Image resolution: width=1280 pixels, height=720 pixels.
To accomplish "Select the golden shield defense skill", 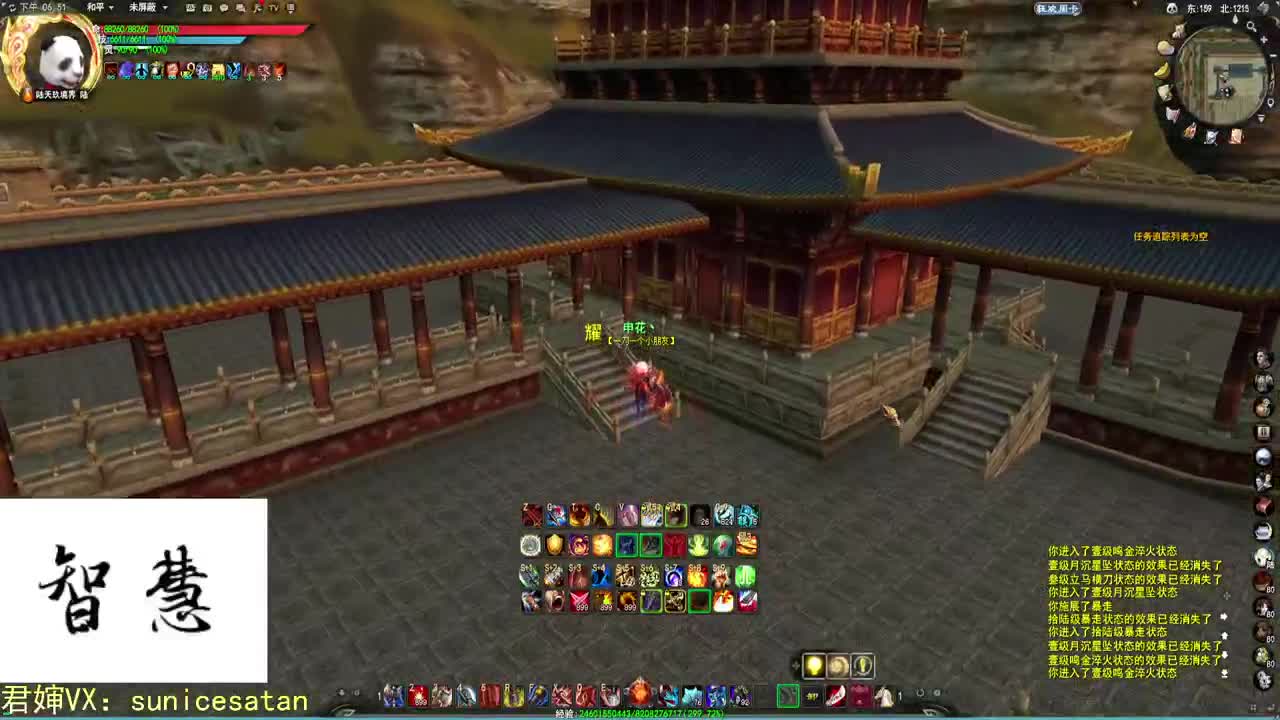I will 553,544.
